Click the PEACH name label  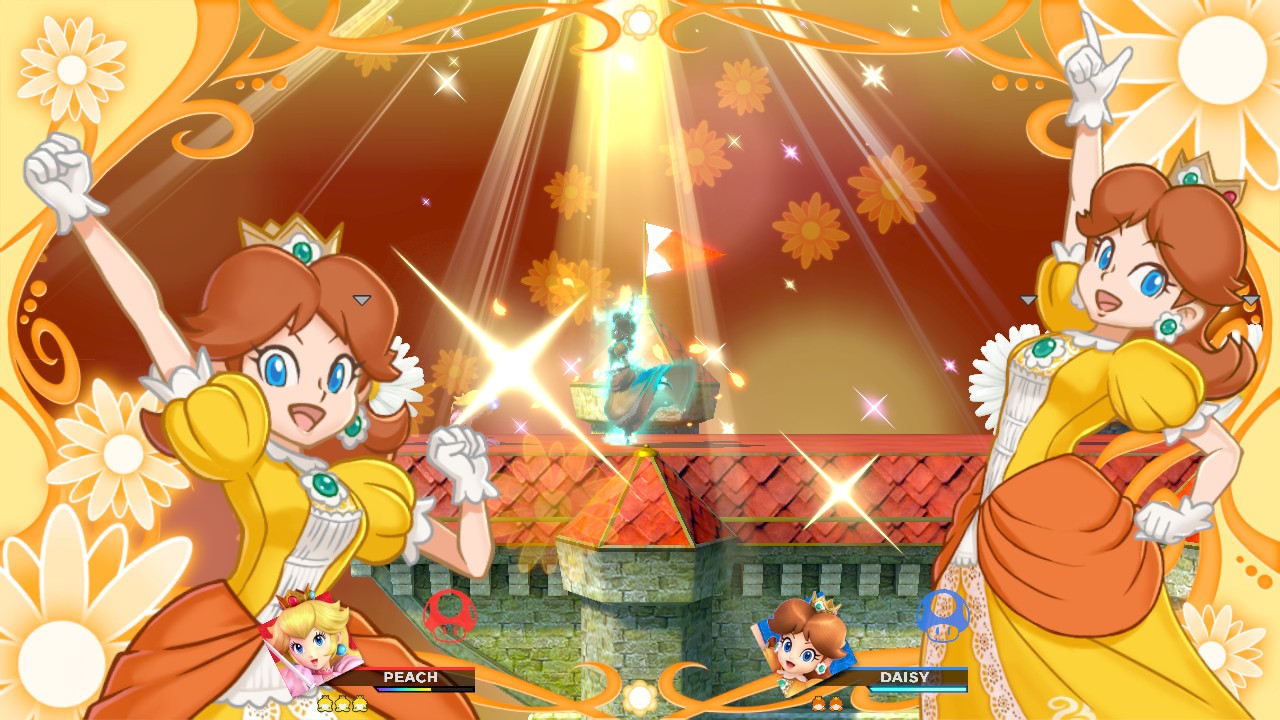410,677
